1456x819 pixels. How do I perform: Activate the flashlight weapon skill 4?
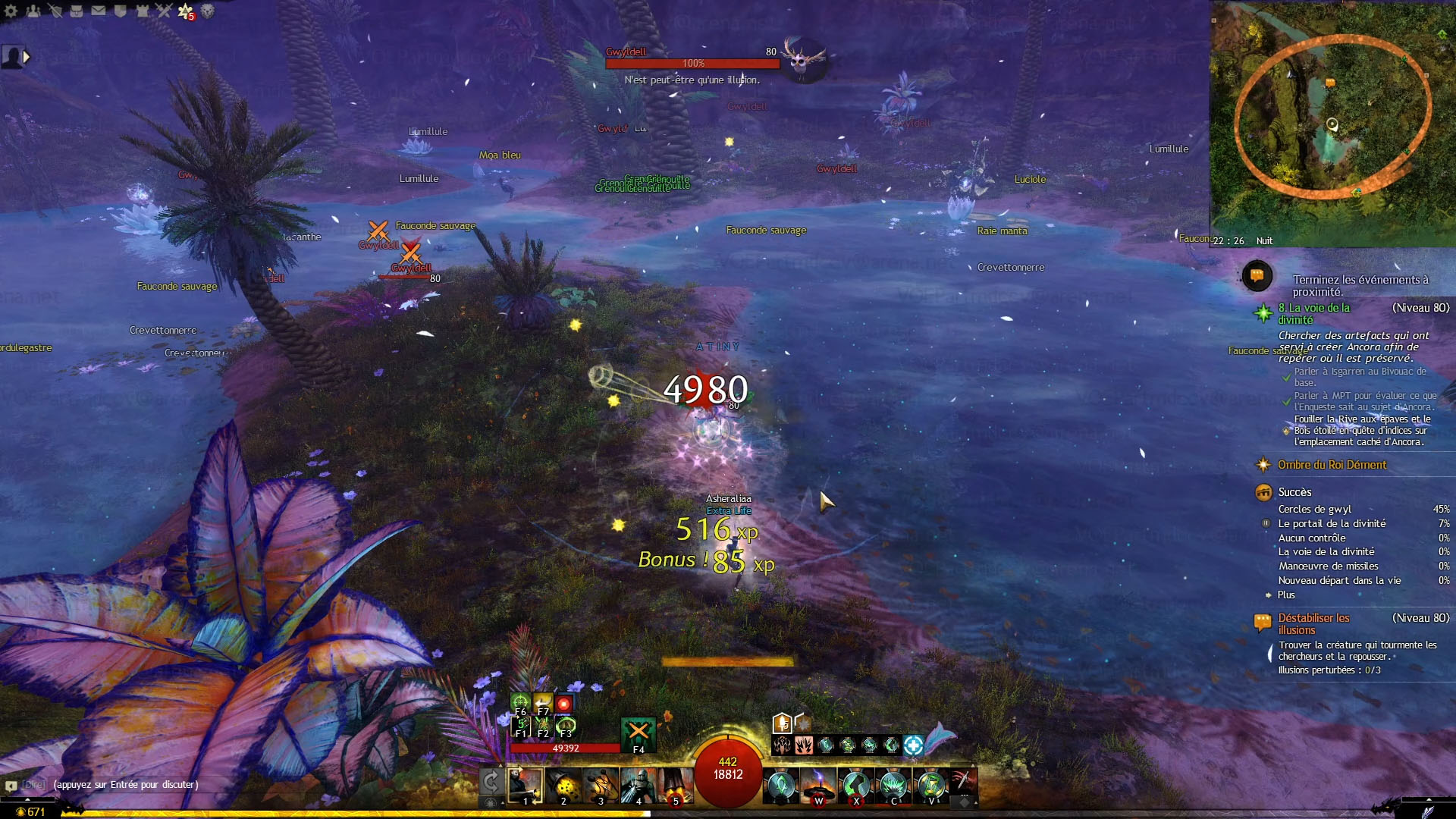click(639, 786)
